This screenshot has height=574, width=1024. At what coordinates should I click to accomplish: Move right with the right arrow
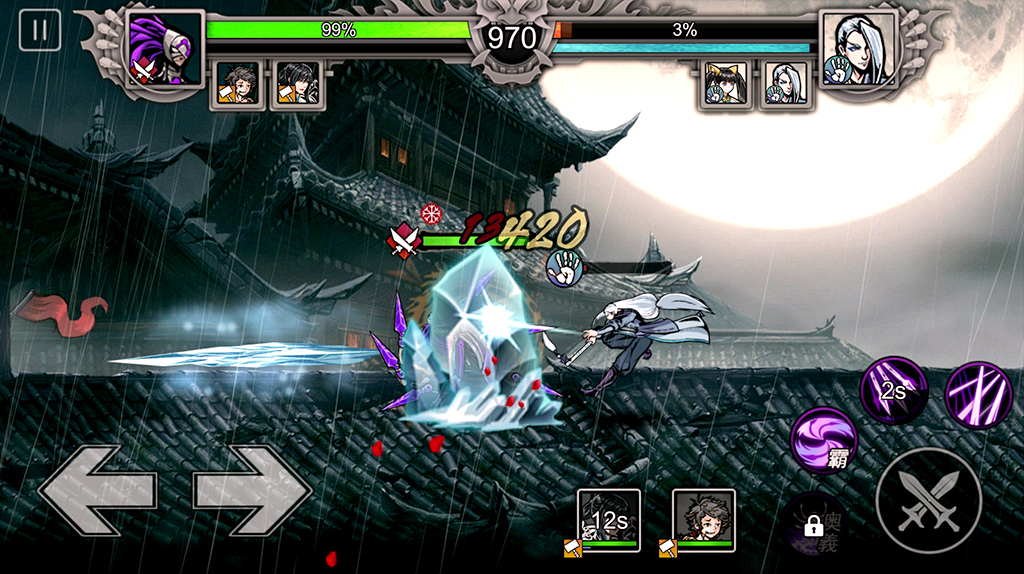(252, 490)
